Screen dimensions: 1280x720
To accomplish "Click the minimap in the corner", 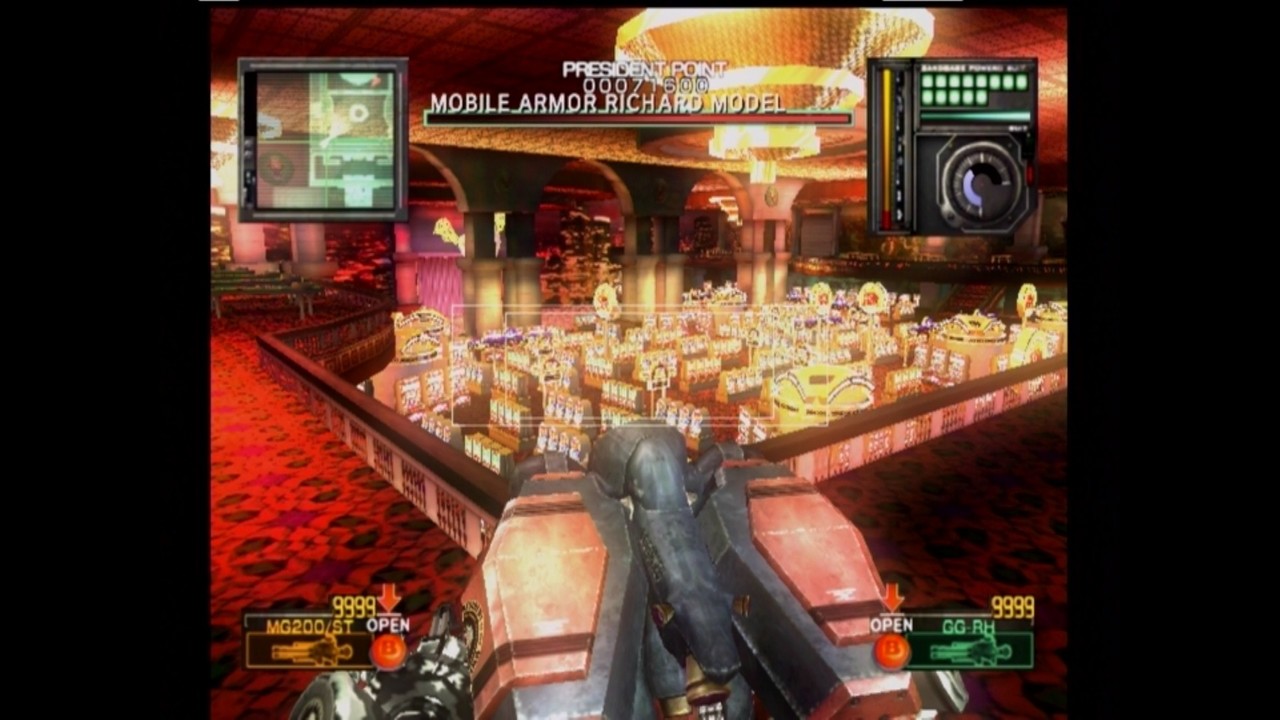I will 323,139.
